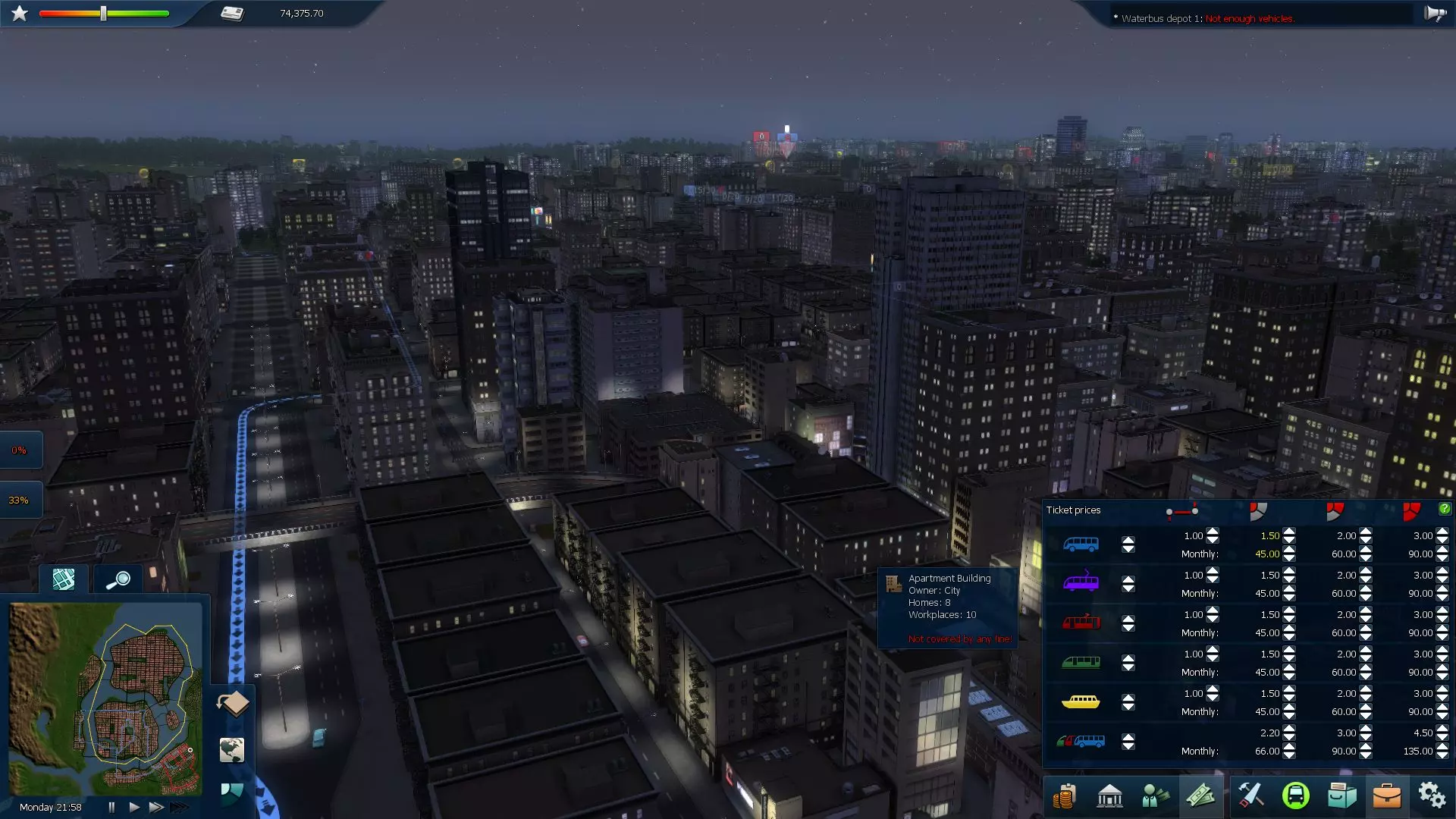Image resolution: width=1456 pixels, height=819 pixels.
Task: Open the bank building panel
Action: [1109, 795]
